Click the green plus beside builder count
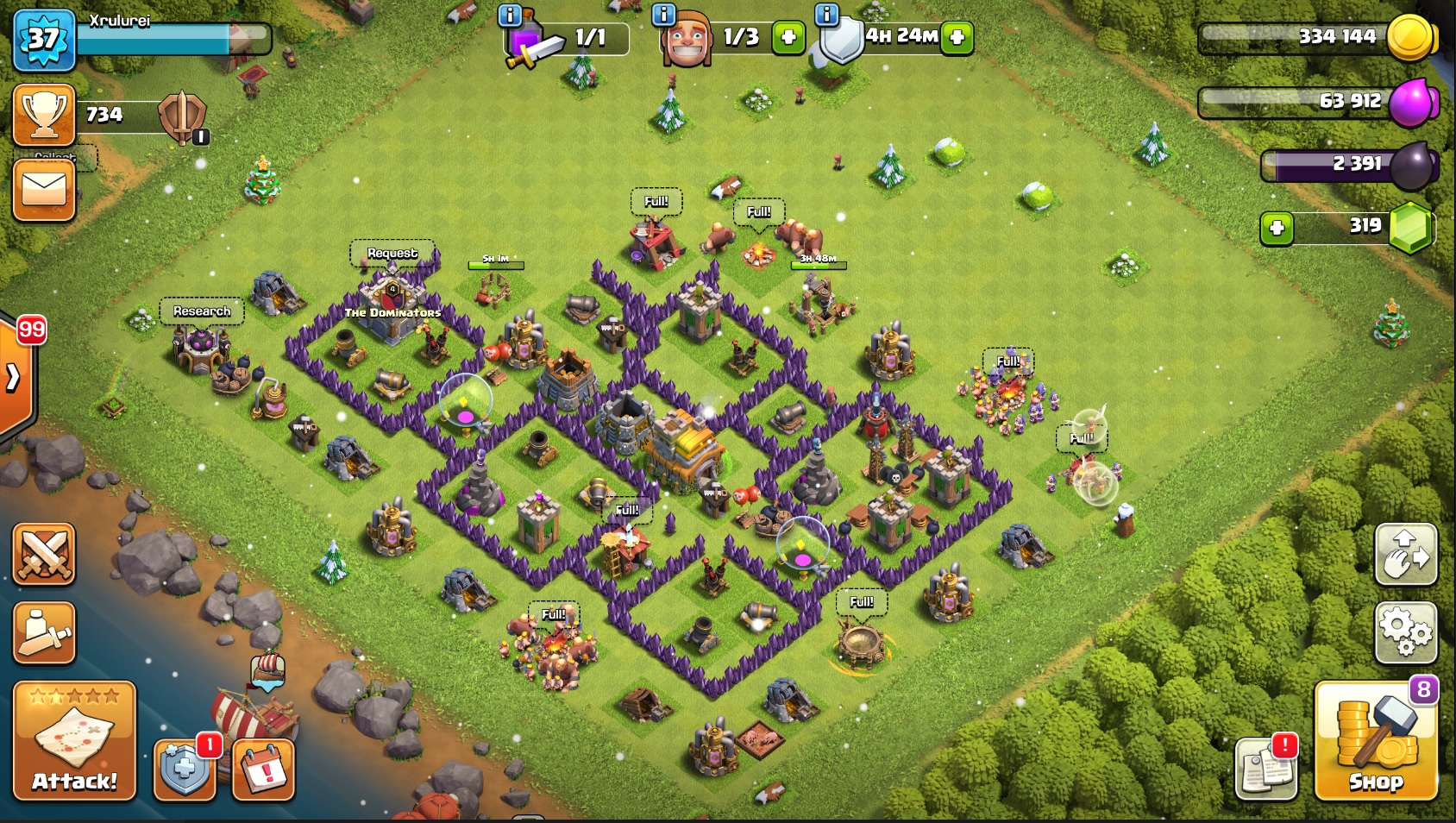Screen dimensions: 1456x823 point(788,37)
